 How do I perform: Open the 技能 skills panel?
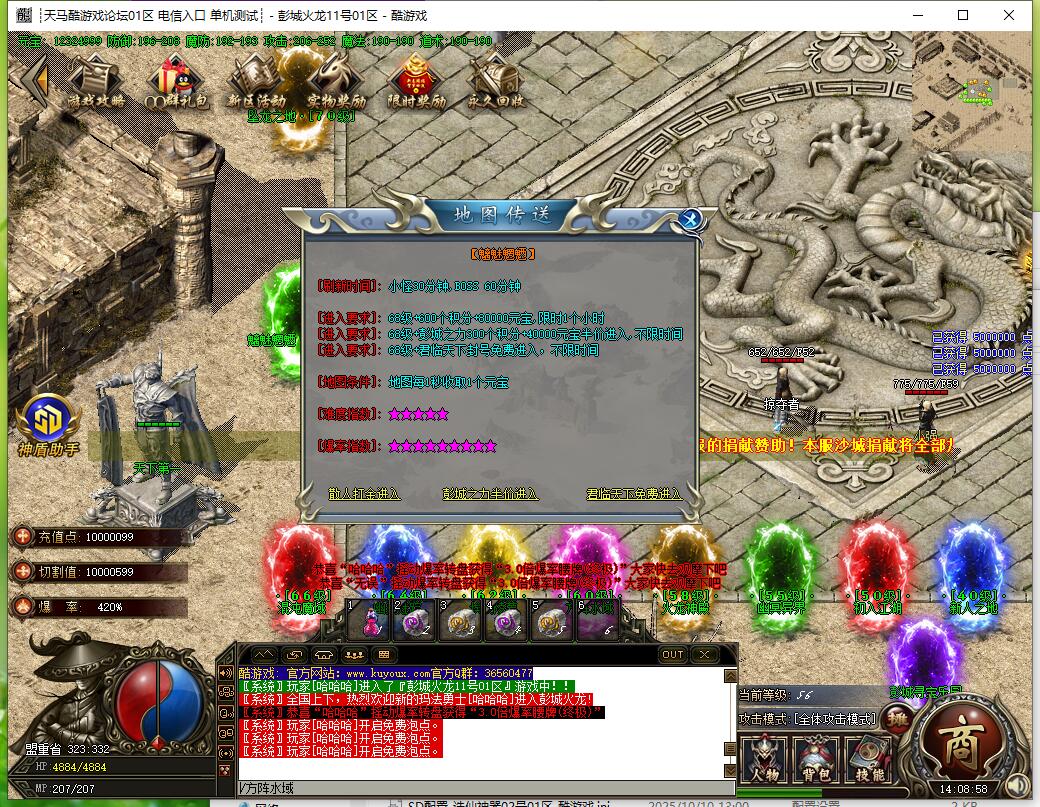click(869, 760)
